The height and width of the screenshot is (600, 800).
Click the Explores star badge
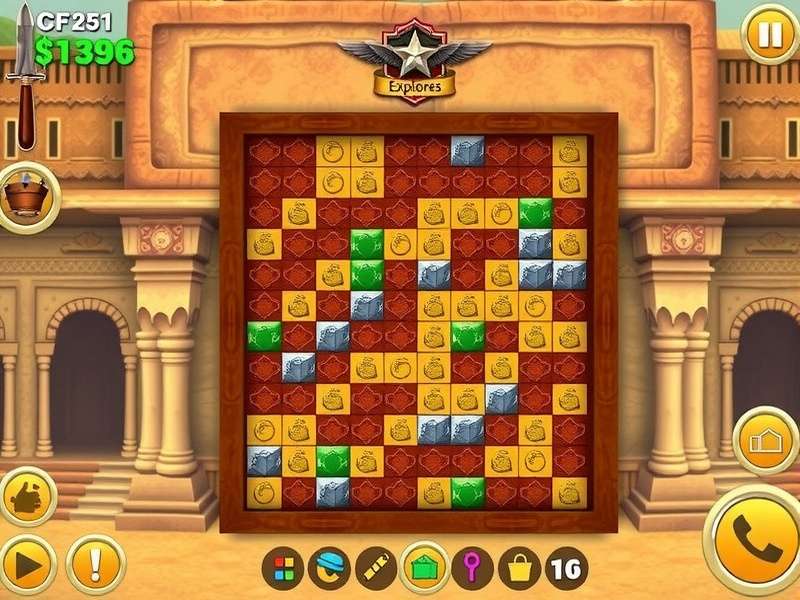pyautogui.click(x=414, y=58)
